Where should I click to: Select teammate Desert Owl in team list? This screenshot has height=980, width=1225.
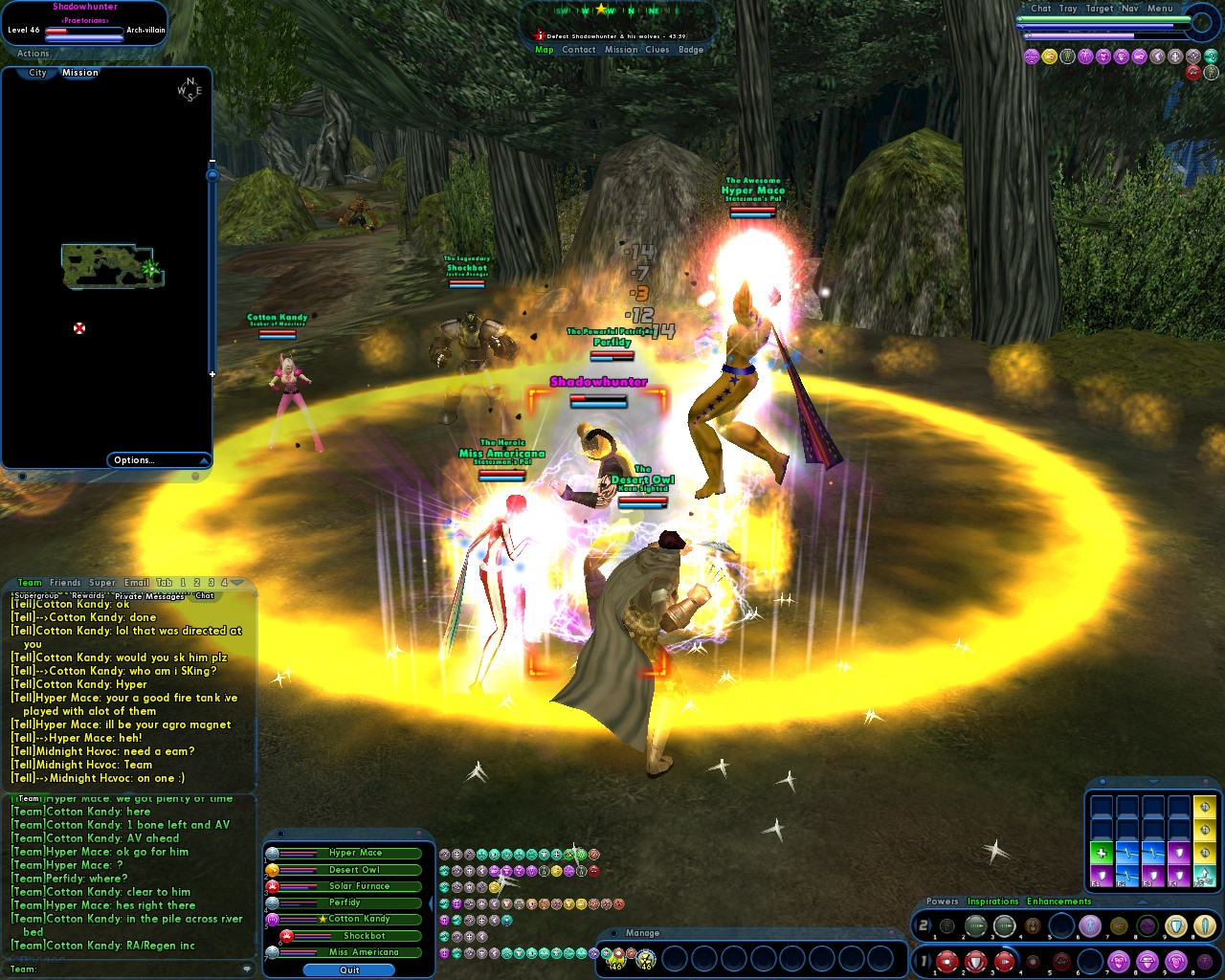(x=355, y=870)
